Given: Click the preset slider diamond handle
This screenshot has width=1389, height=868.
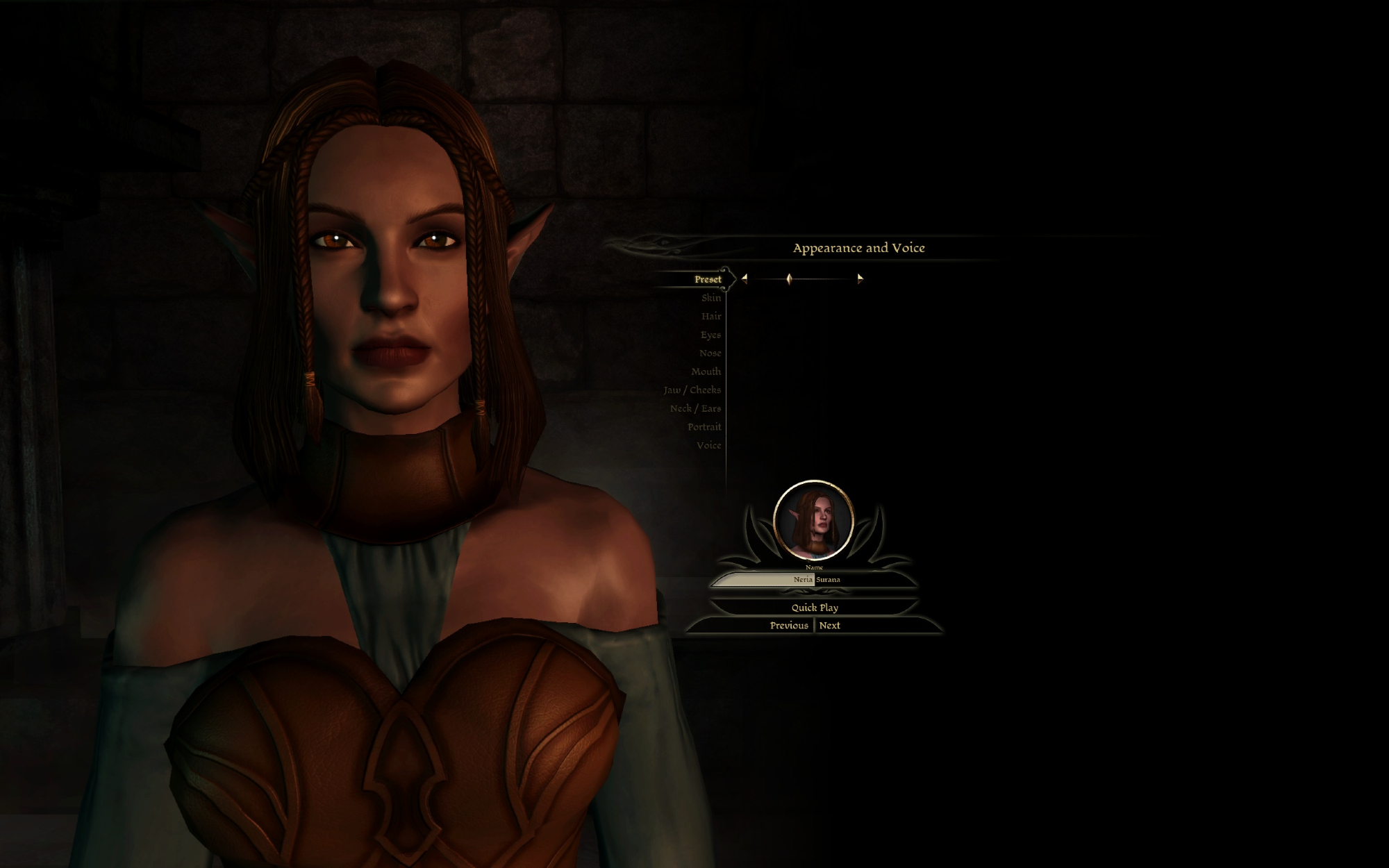Looking at the screenshot, I should pyautogui.click(x=789, y=278).
